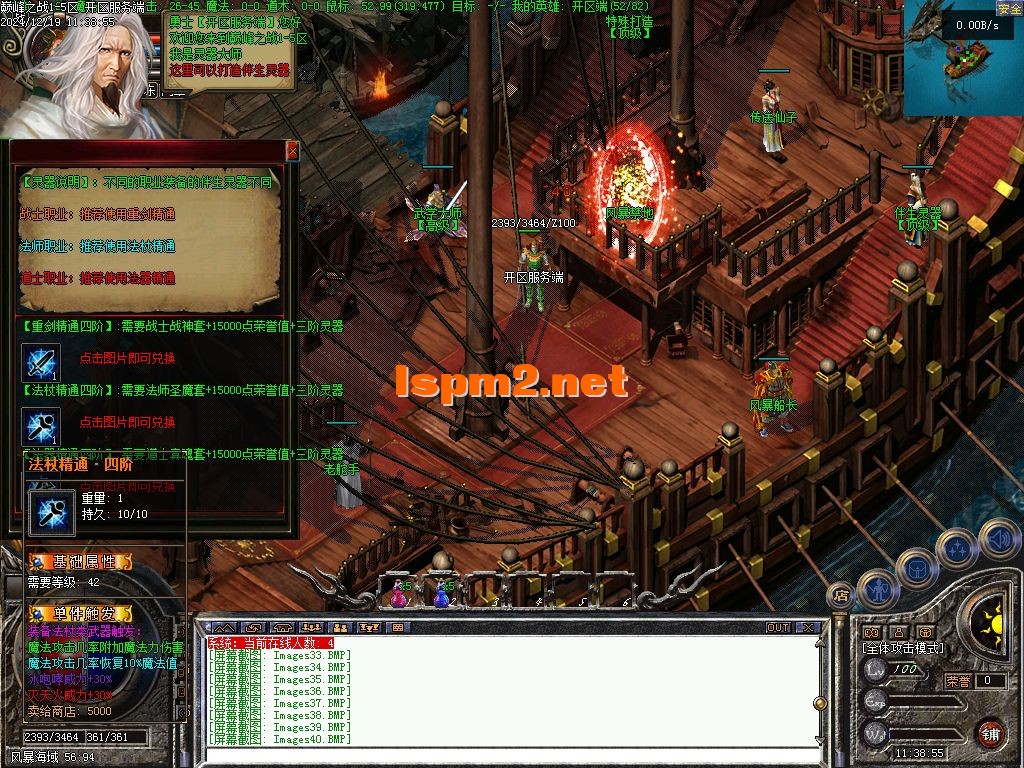Toggle sound with the speaker button
The width and height of the screenshot is (1024, 768).
tap(998, 538)
